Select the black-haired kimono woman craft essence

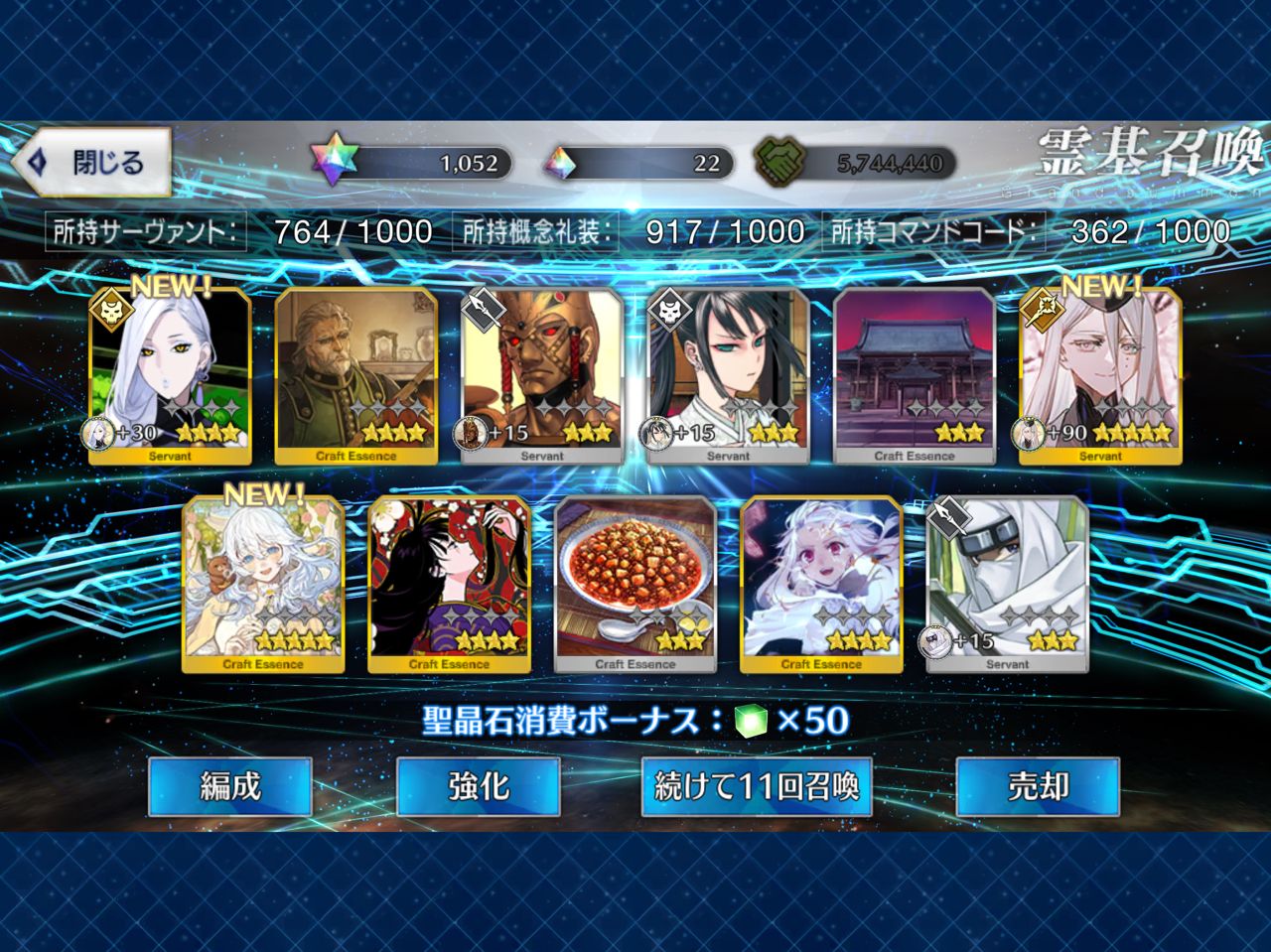[449, 586]
